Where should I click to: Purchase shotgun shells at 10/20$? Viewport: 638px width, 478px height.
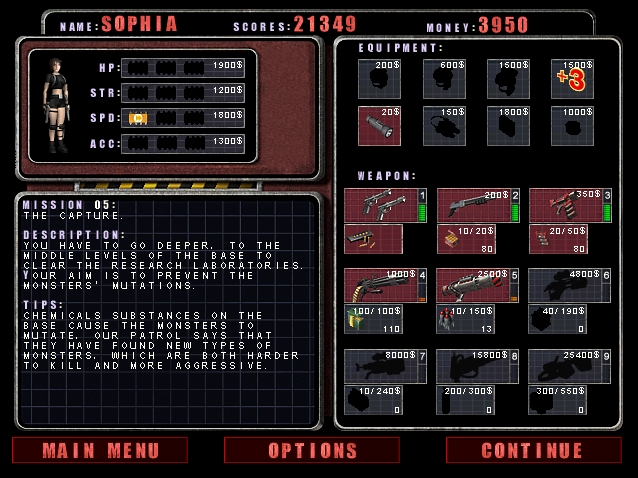coord(466,239)
